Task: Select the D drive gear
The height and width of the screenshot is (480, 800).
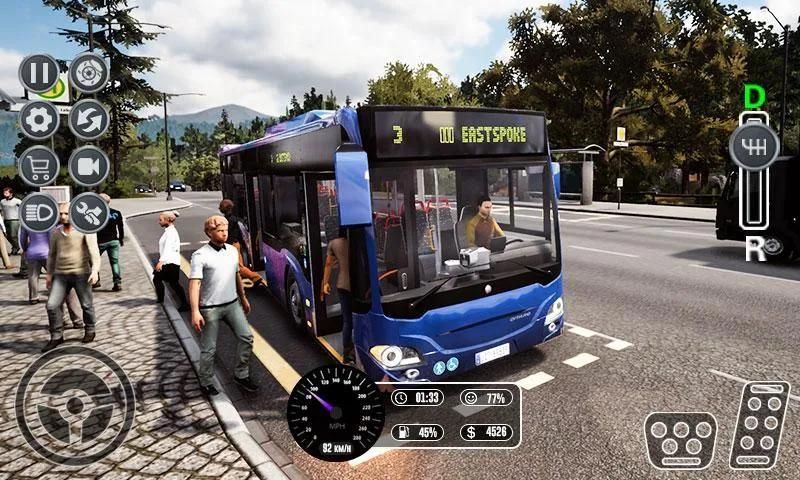Action: point(755,97)
